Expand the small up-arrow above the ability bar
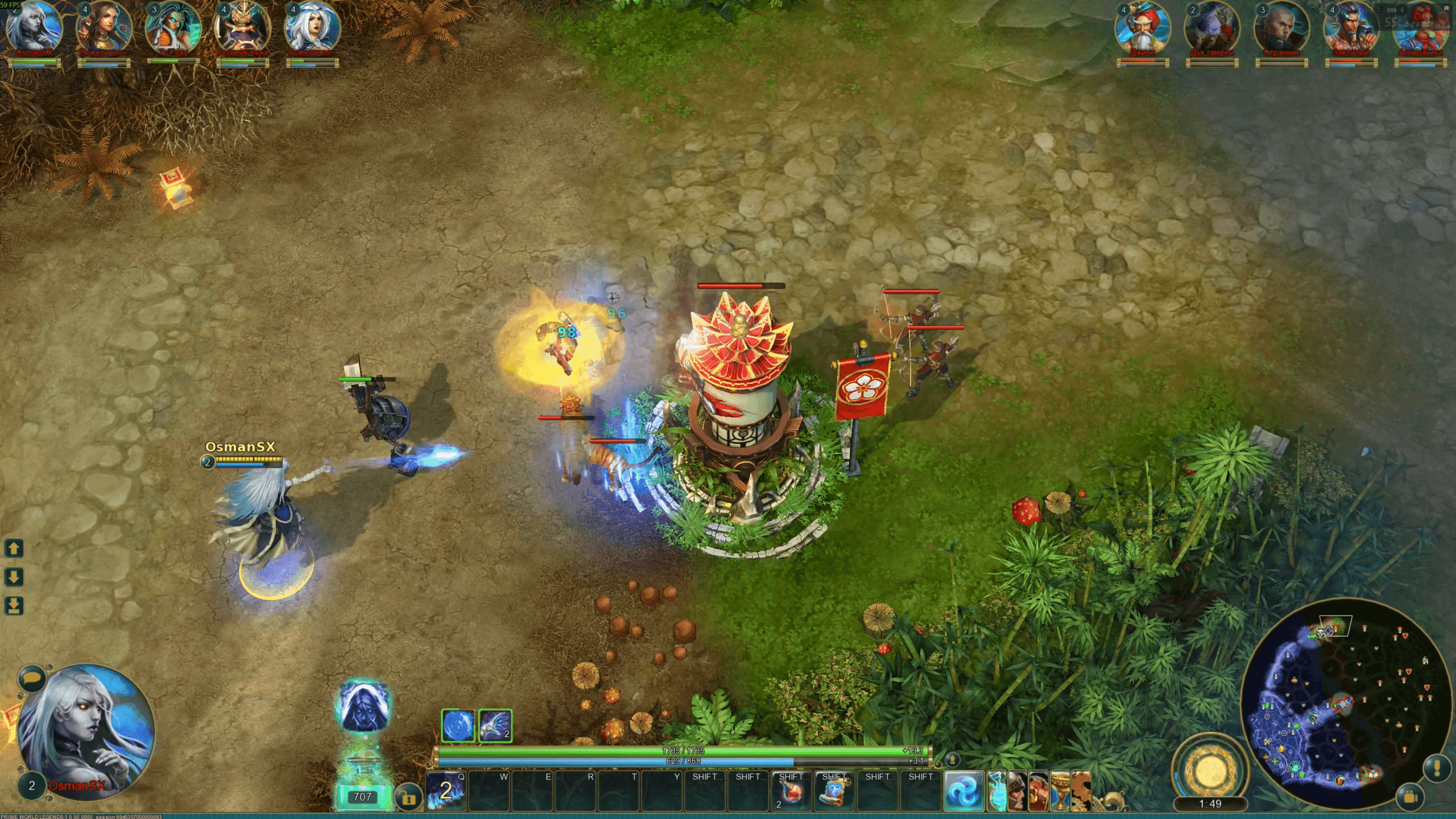Viewport: 1456px width, 819px height. 952,759
